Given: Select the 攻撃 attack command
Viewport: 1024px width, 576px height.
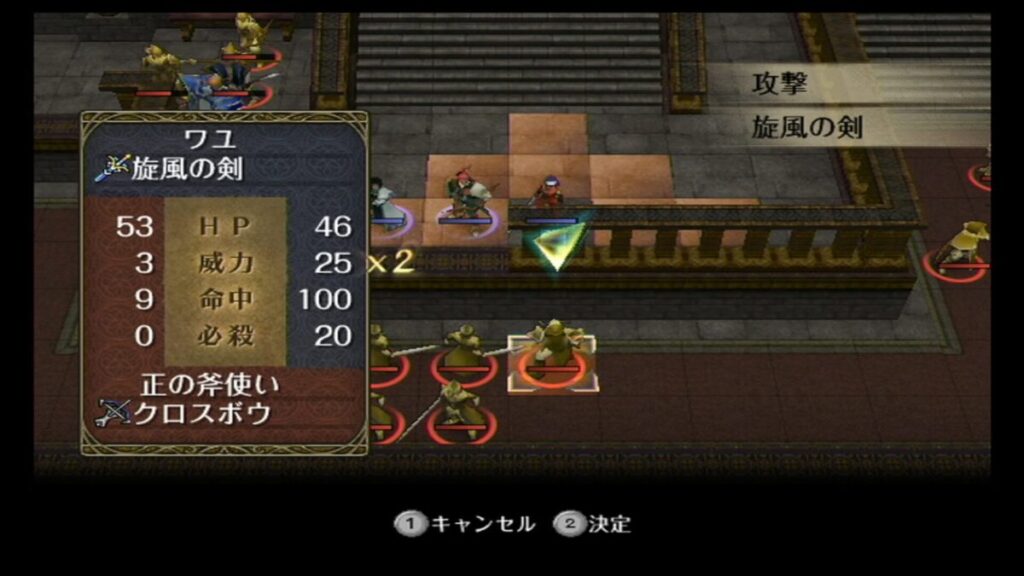Looking at the screenshot, I should point(780,85).
